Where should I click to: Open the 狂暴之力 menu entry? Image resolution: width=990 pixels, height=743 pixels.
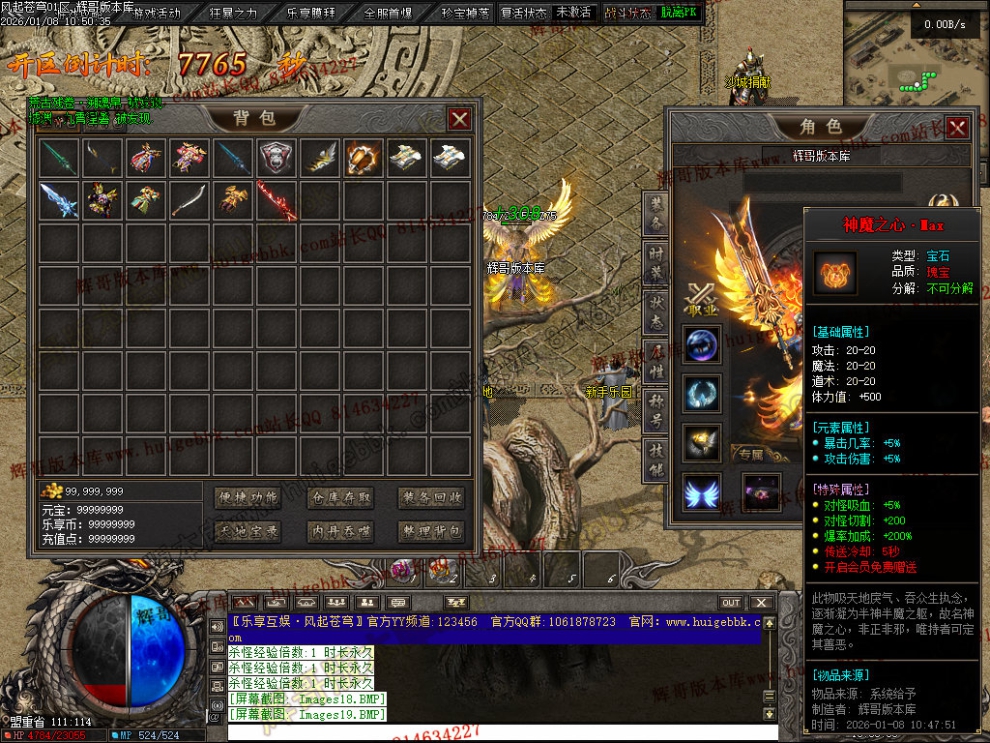(233, 13)
